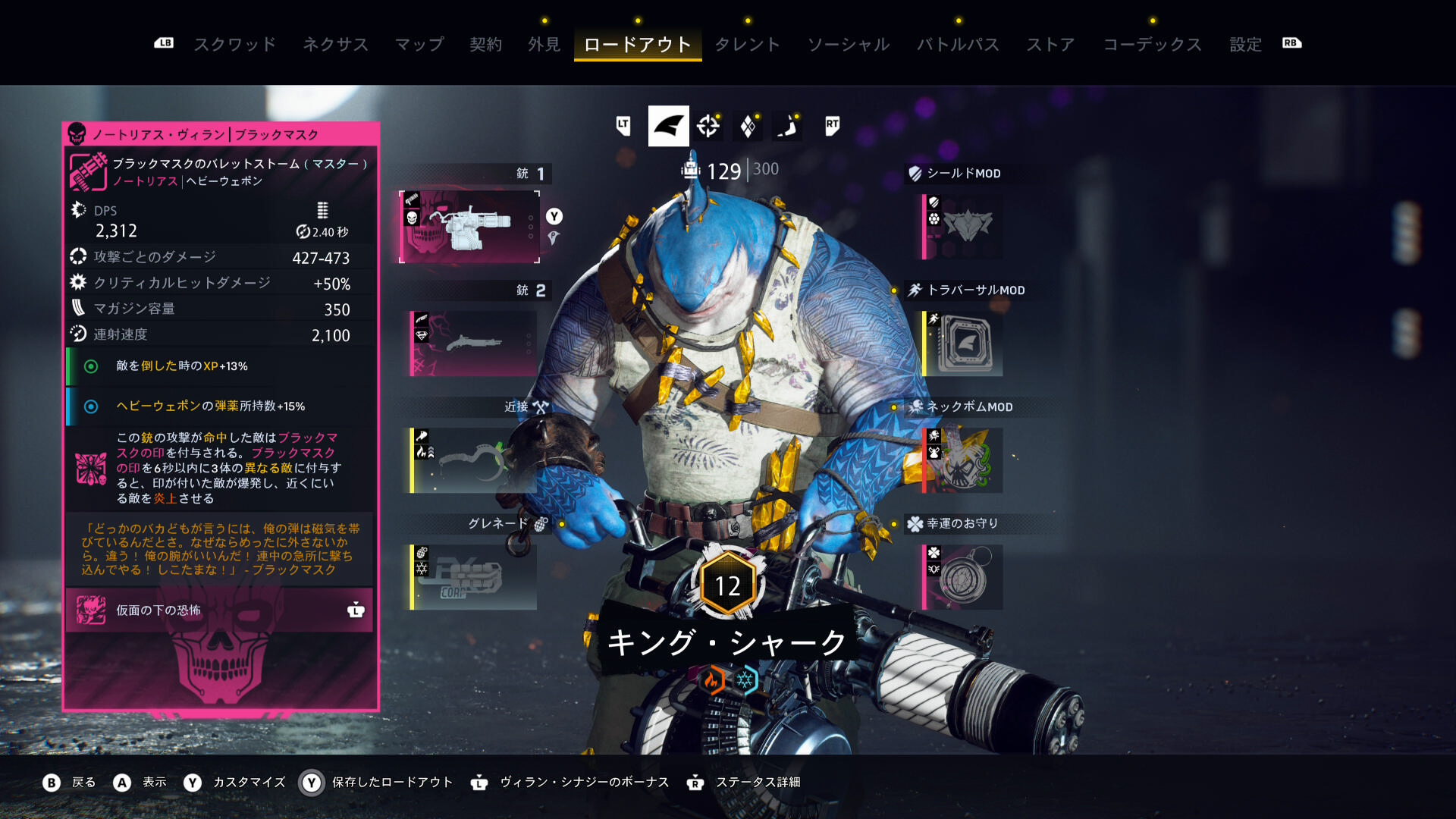Go to the 契約 tab
This screenshot has width=1456, height=819.
coord(485,44)
